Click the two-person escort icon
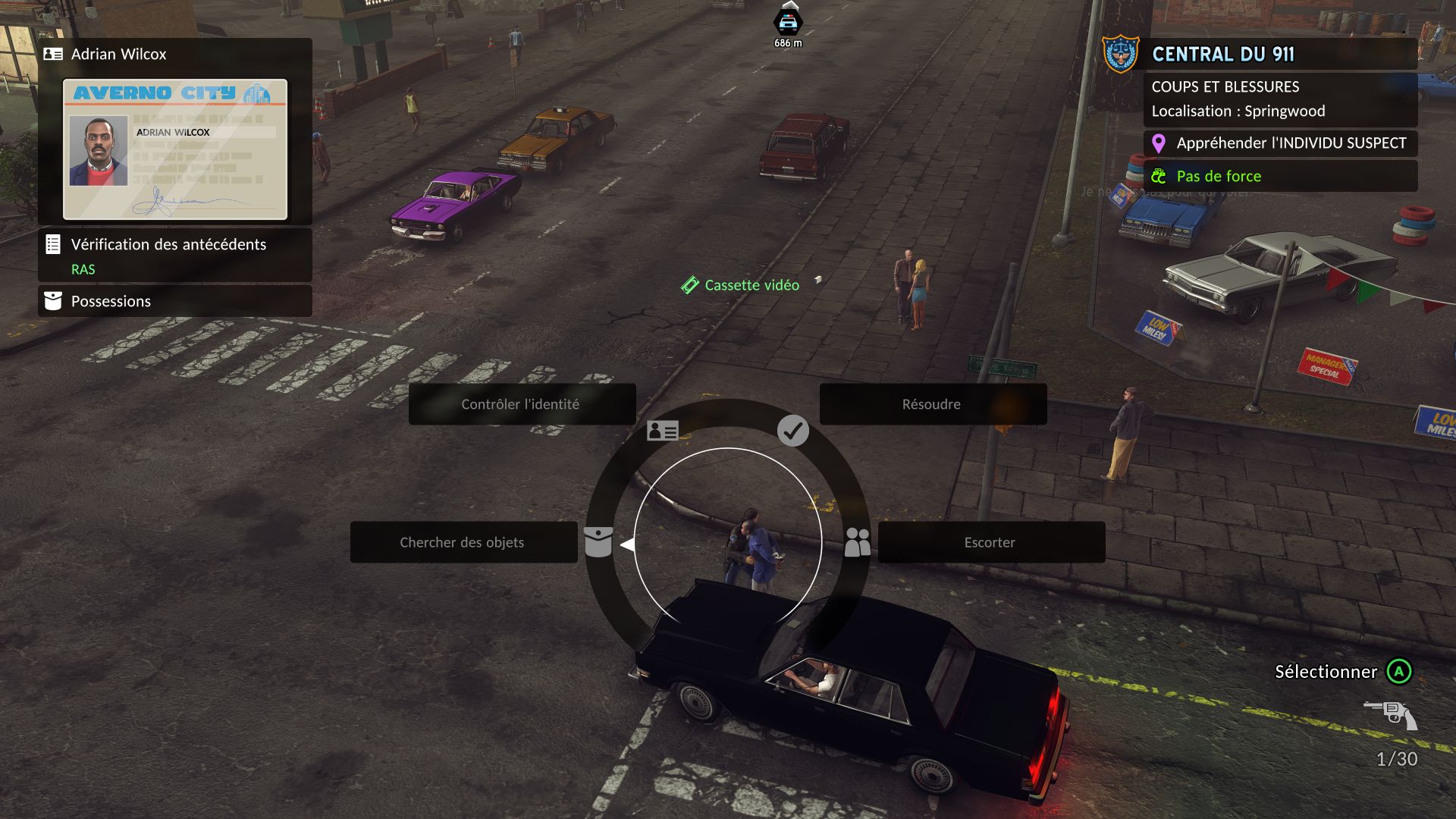Viewport: 1456px width, 819px height. tap(857, 543)
